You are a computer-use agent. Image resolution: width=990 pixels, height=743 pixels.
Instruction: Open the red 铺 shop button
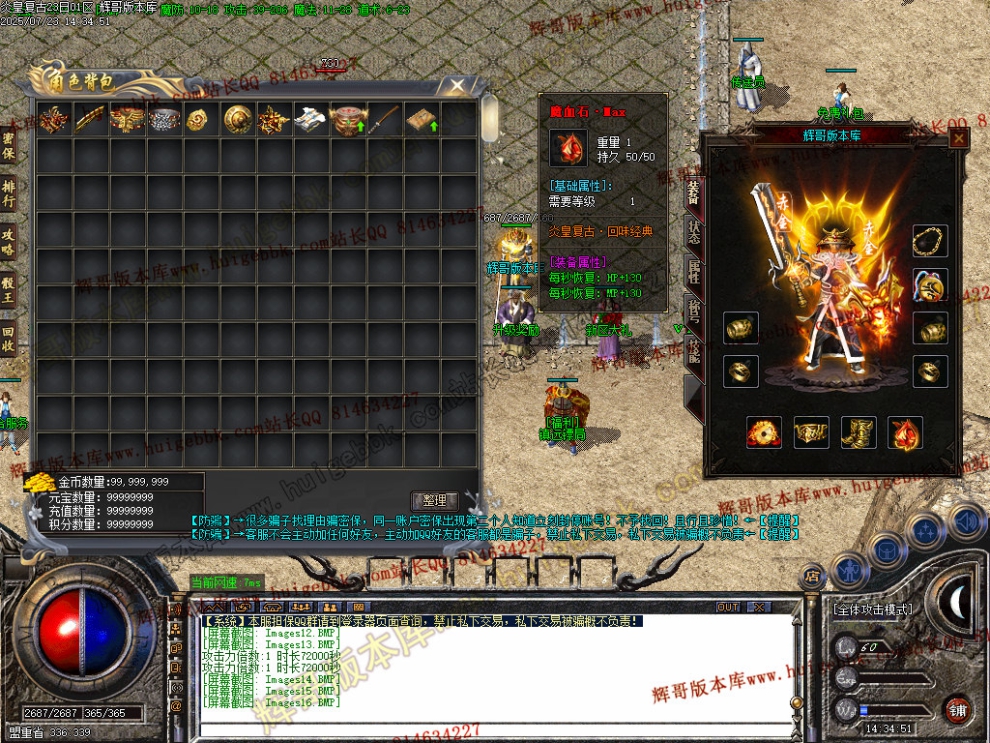(x=958, y=709)
